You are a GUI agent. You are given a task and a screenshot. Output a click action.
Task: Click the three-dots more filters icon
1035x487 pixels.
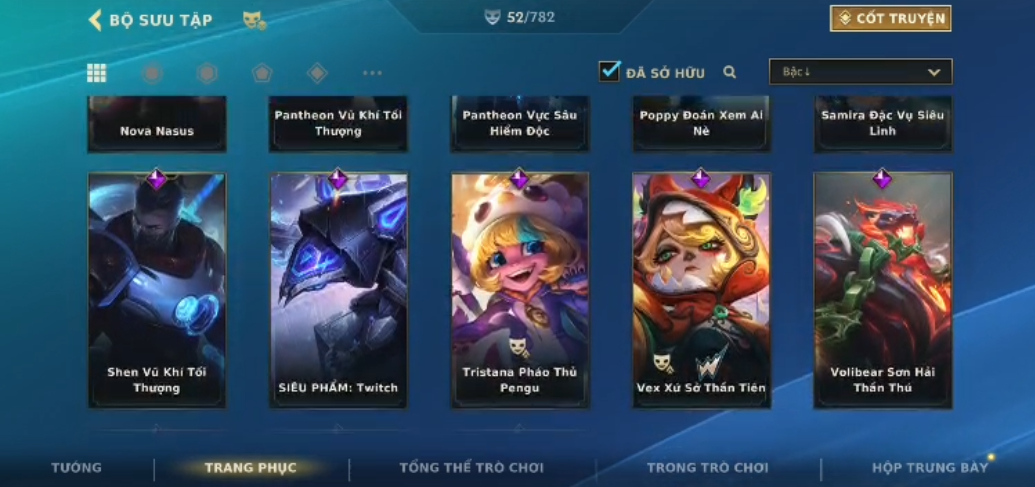click(x=372, y=73)
